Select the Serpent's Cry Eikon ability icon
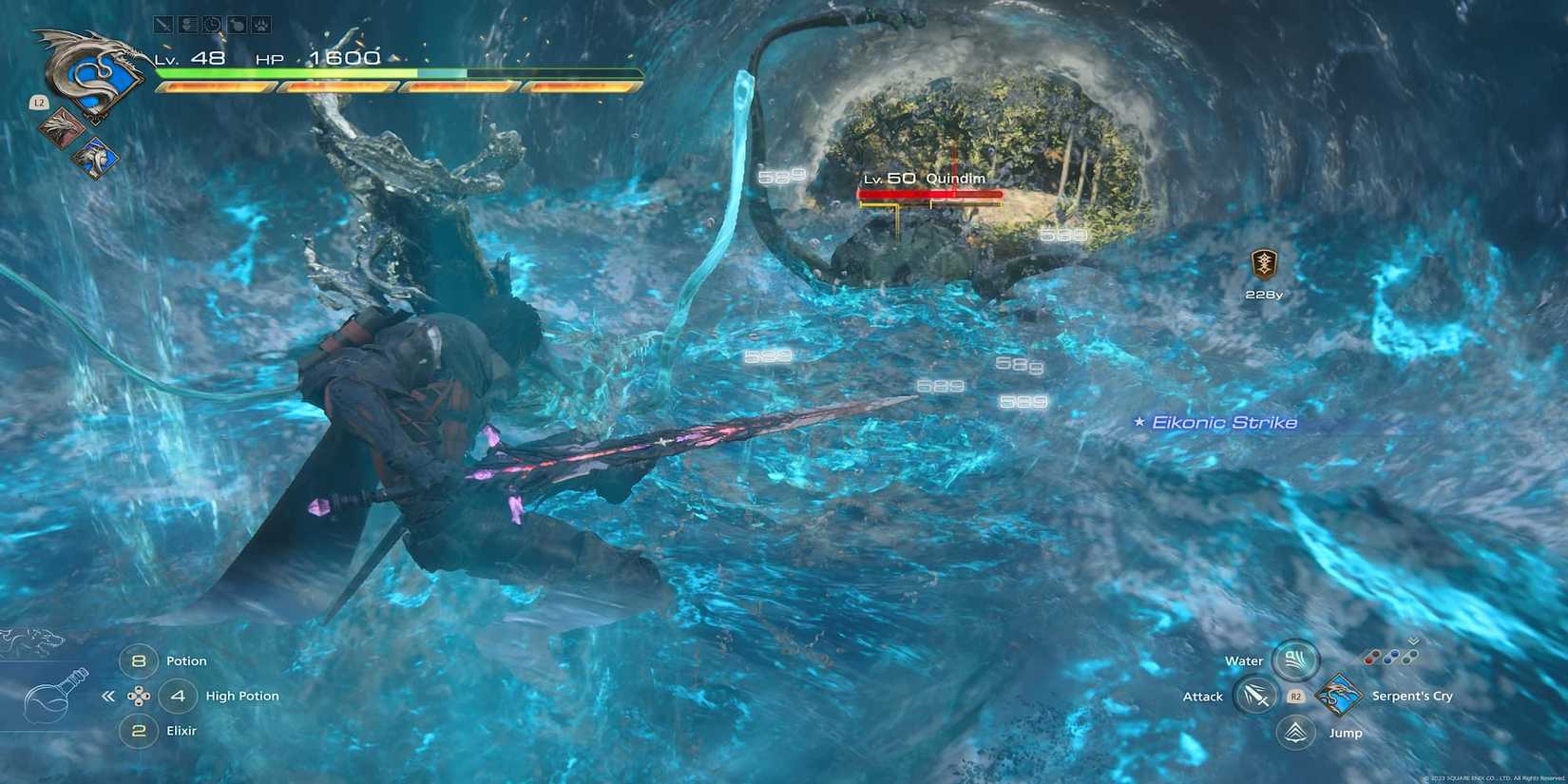This screenshot has width=1568, height=784. pos(1338,695)
